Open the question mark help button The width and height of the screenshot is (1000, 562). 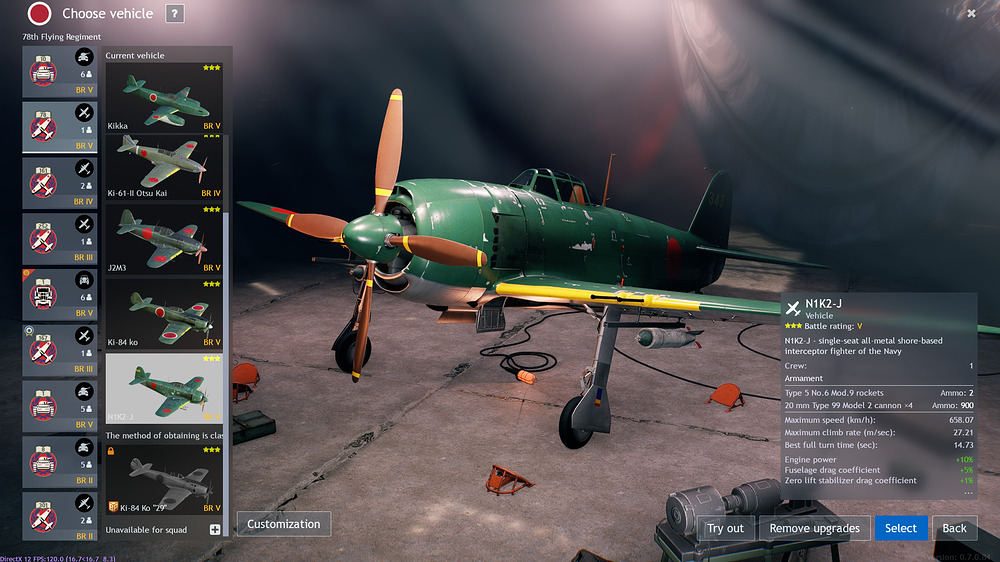click(174, 13)
